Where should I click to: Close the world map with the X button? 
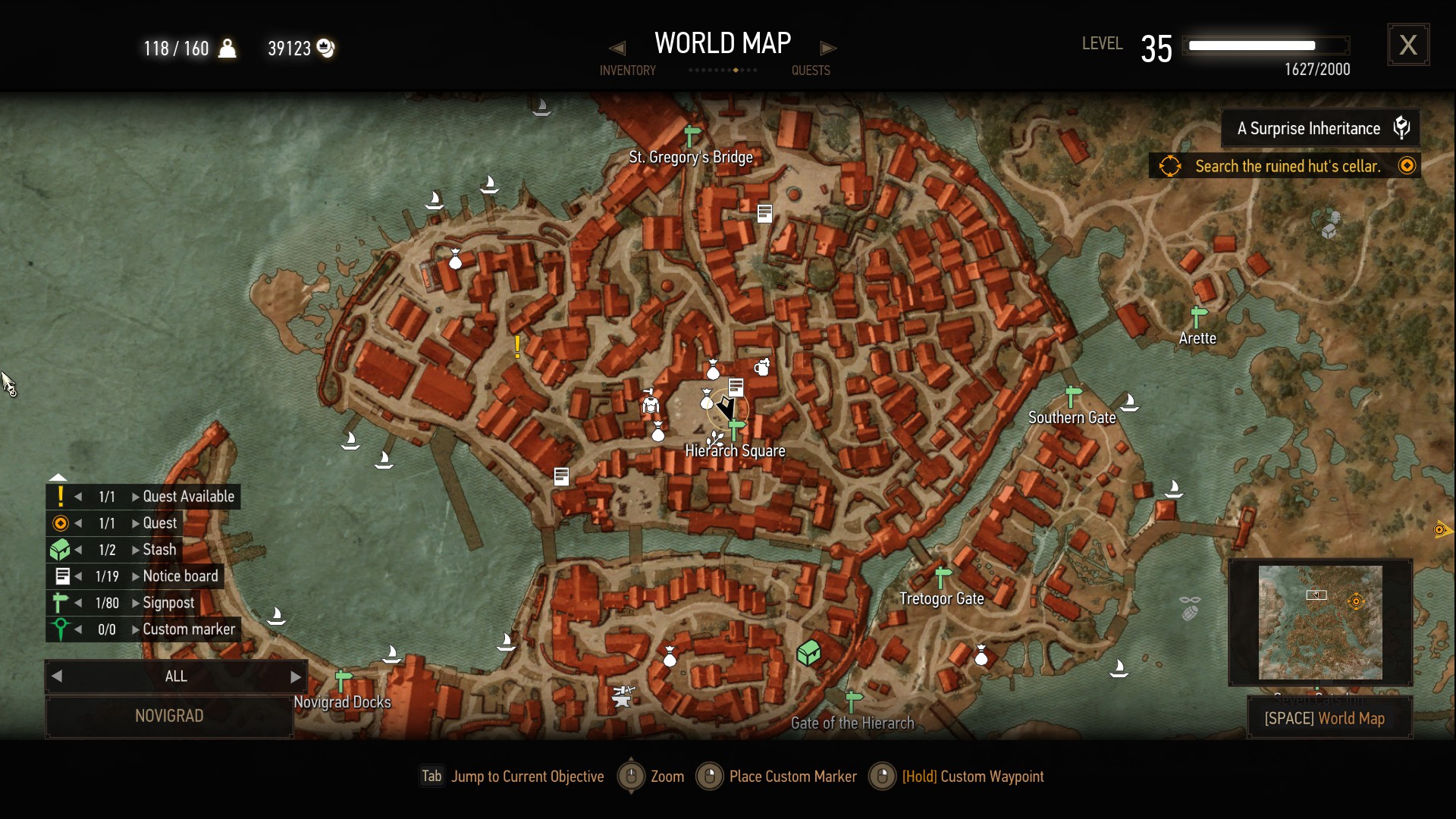1408,45
